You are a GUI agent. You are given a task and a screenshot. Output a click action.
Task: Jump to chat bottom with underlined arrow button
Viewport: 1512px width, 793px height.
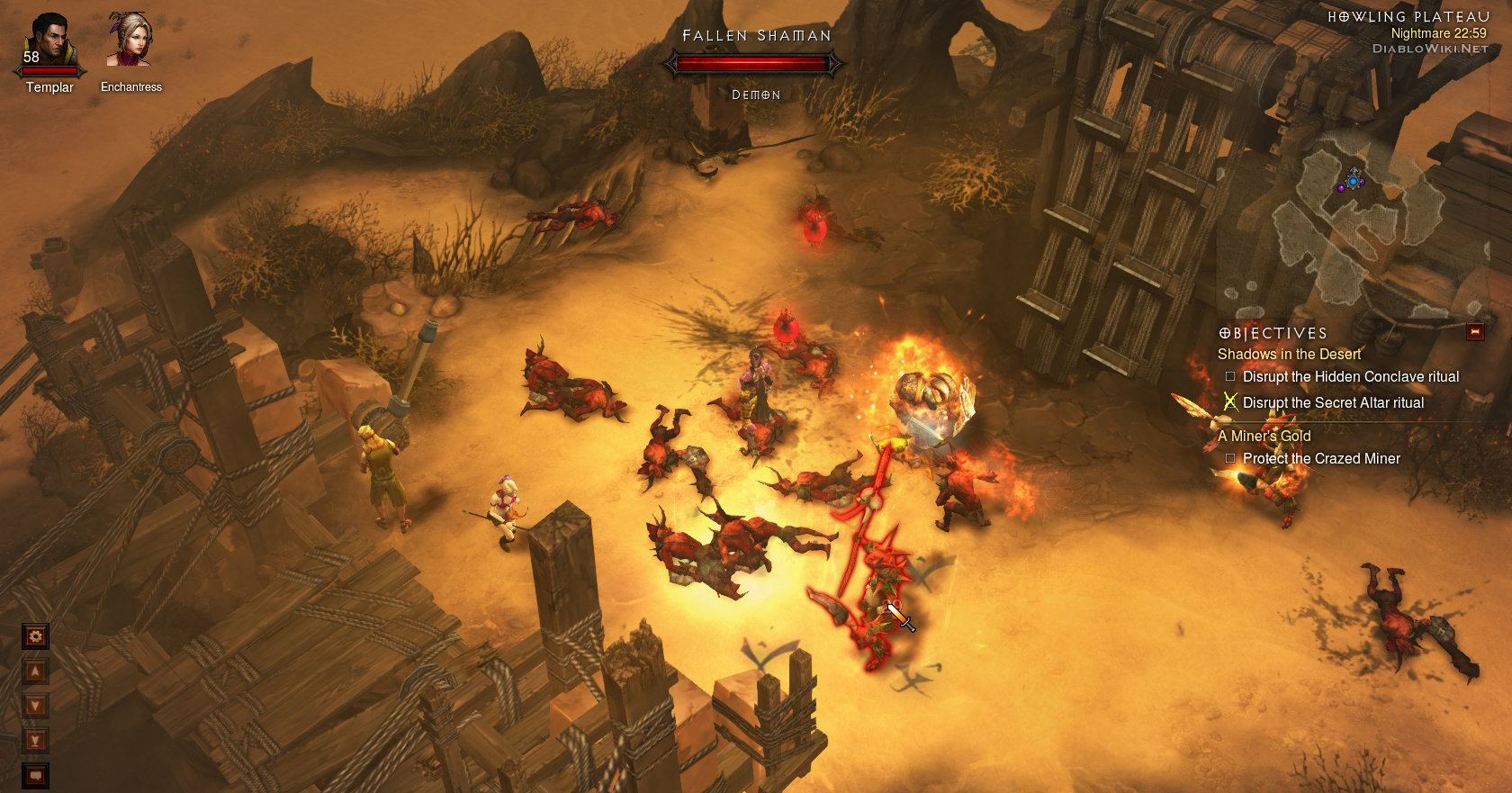35,741
